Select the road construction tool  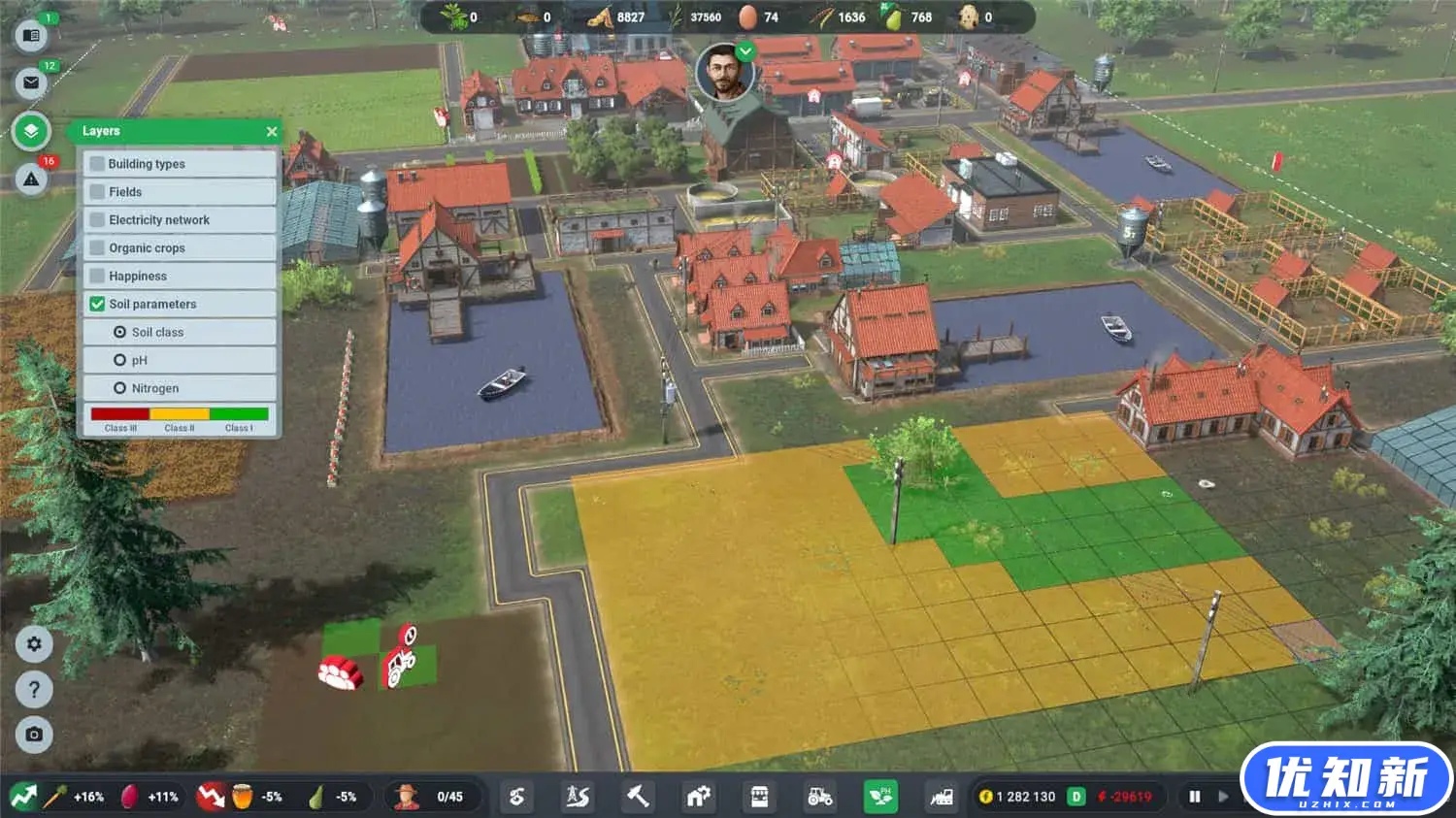click(x=576, y=796)
